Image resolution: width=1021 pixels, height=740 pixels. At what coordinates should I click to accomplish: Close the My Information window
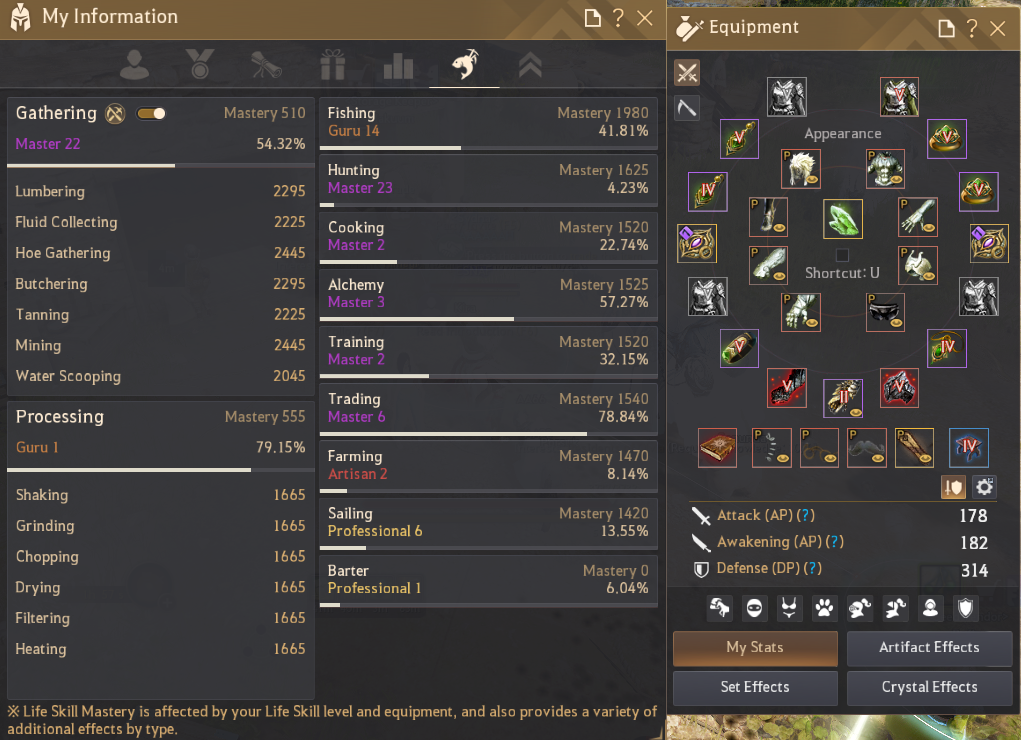coord(645,18)
